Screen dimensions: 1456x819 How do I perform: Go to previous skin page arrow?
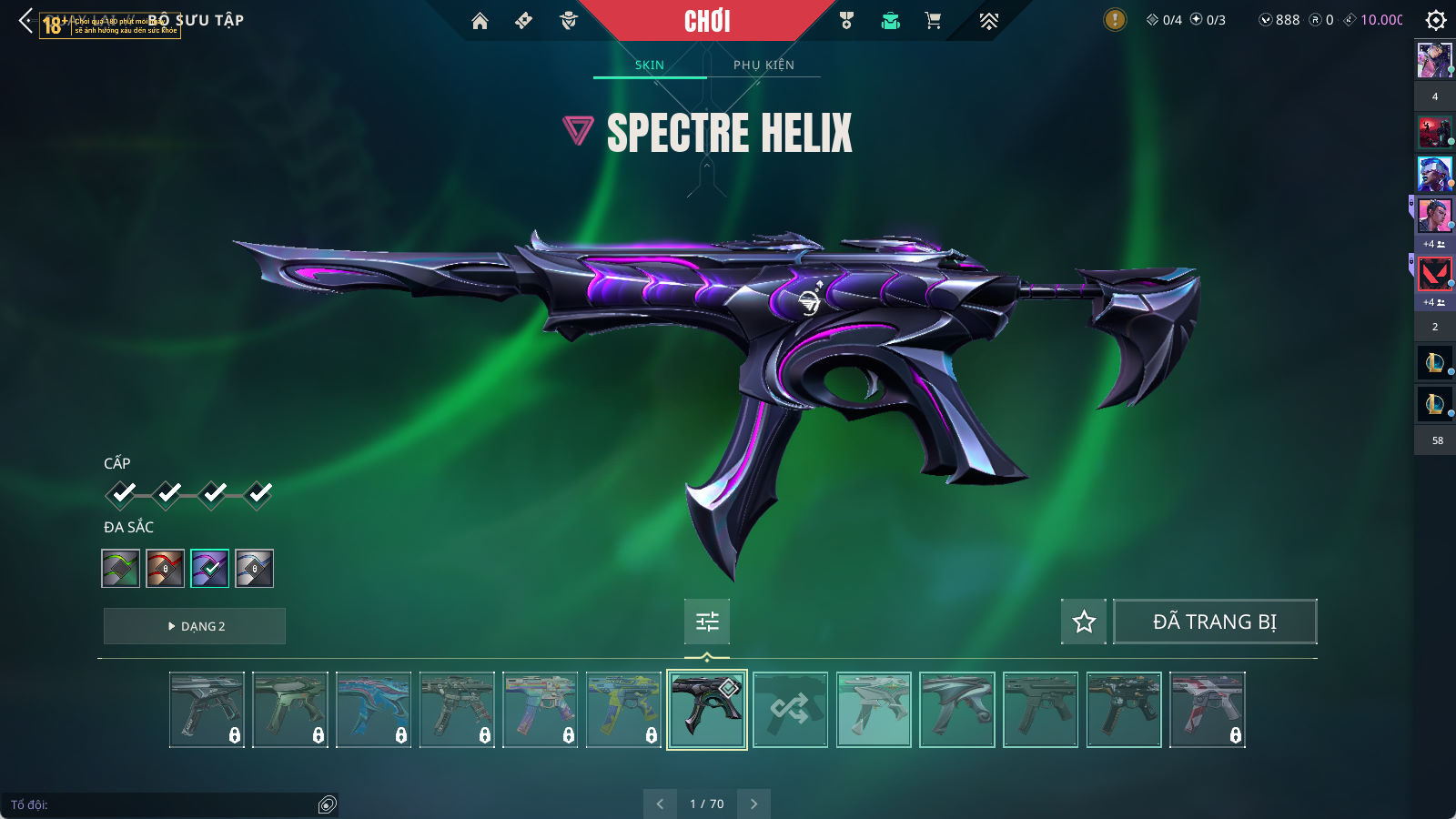tap(660, 804)
